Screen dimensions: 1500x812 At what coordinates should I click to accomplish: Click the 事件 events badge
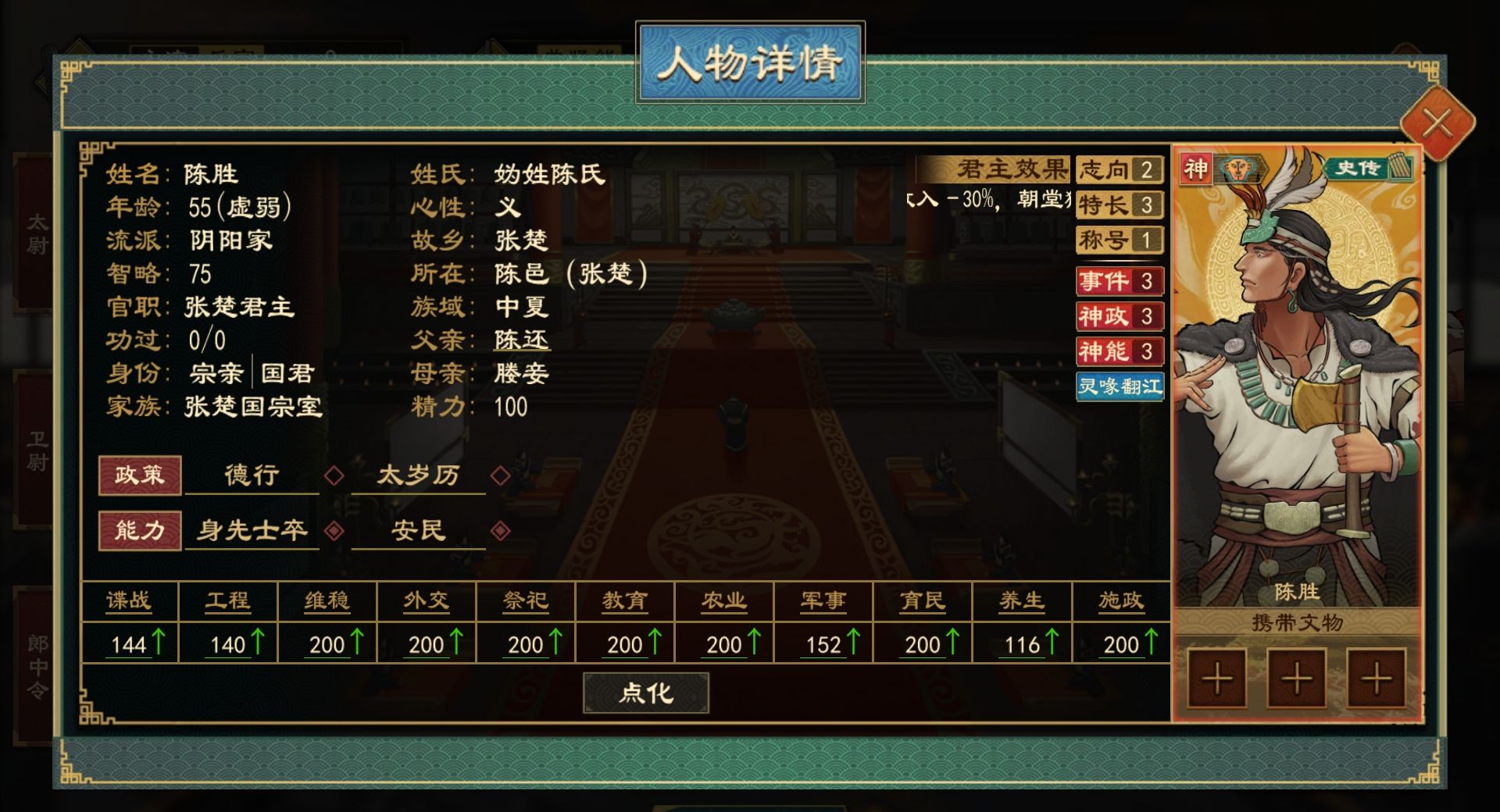tap(1120, 281)
